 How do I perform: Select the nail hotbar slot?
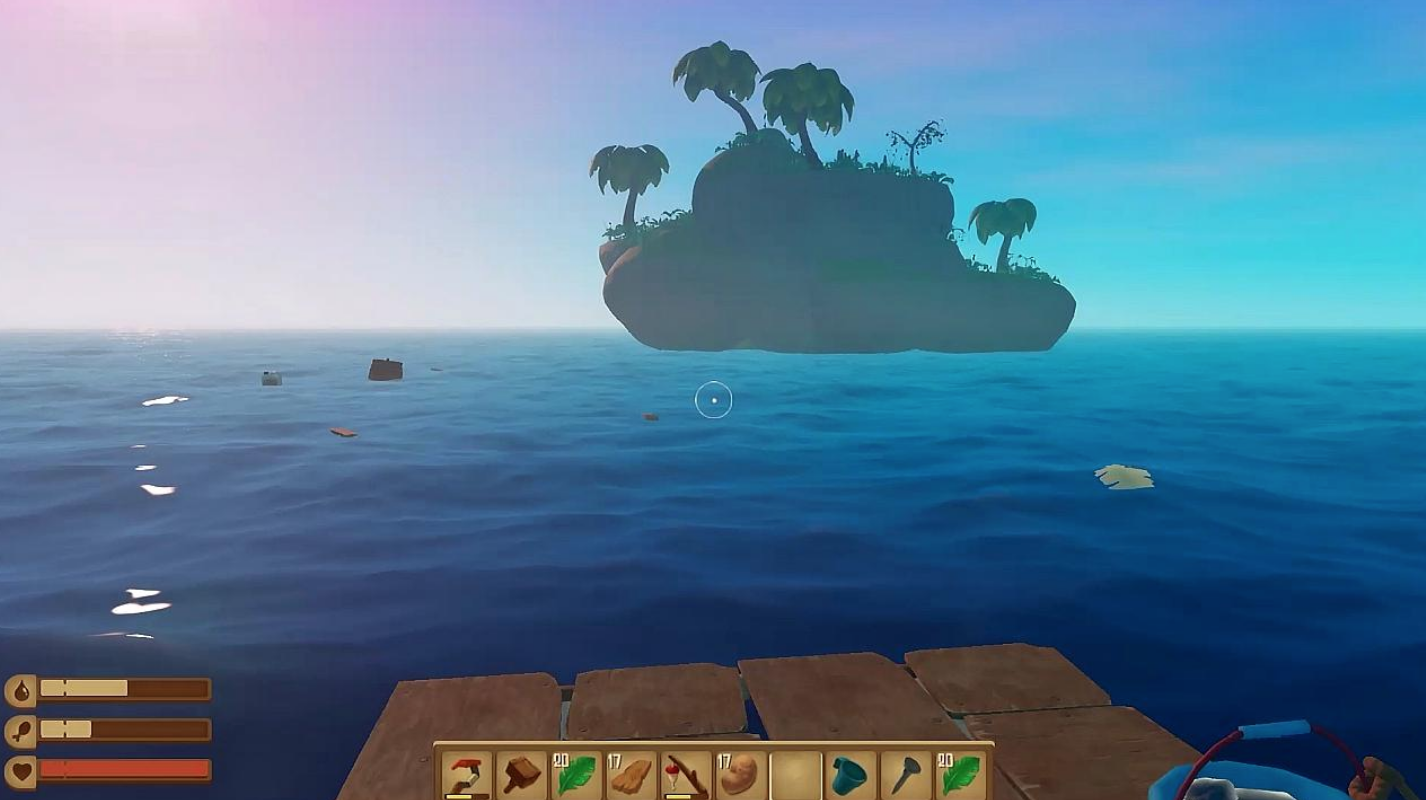pos(906,775)
